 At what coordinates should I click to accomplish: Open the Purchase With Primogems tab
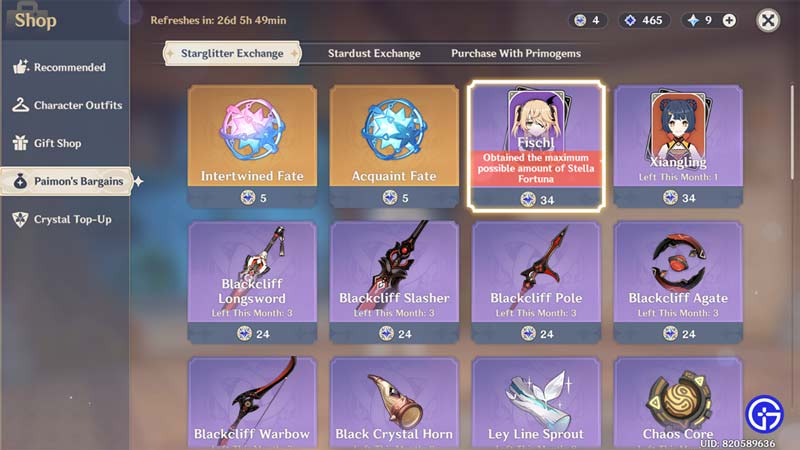tap(515, 53)
